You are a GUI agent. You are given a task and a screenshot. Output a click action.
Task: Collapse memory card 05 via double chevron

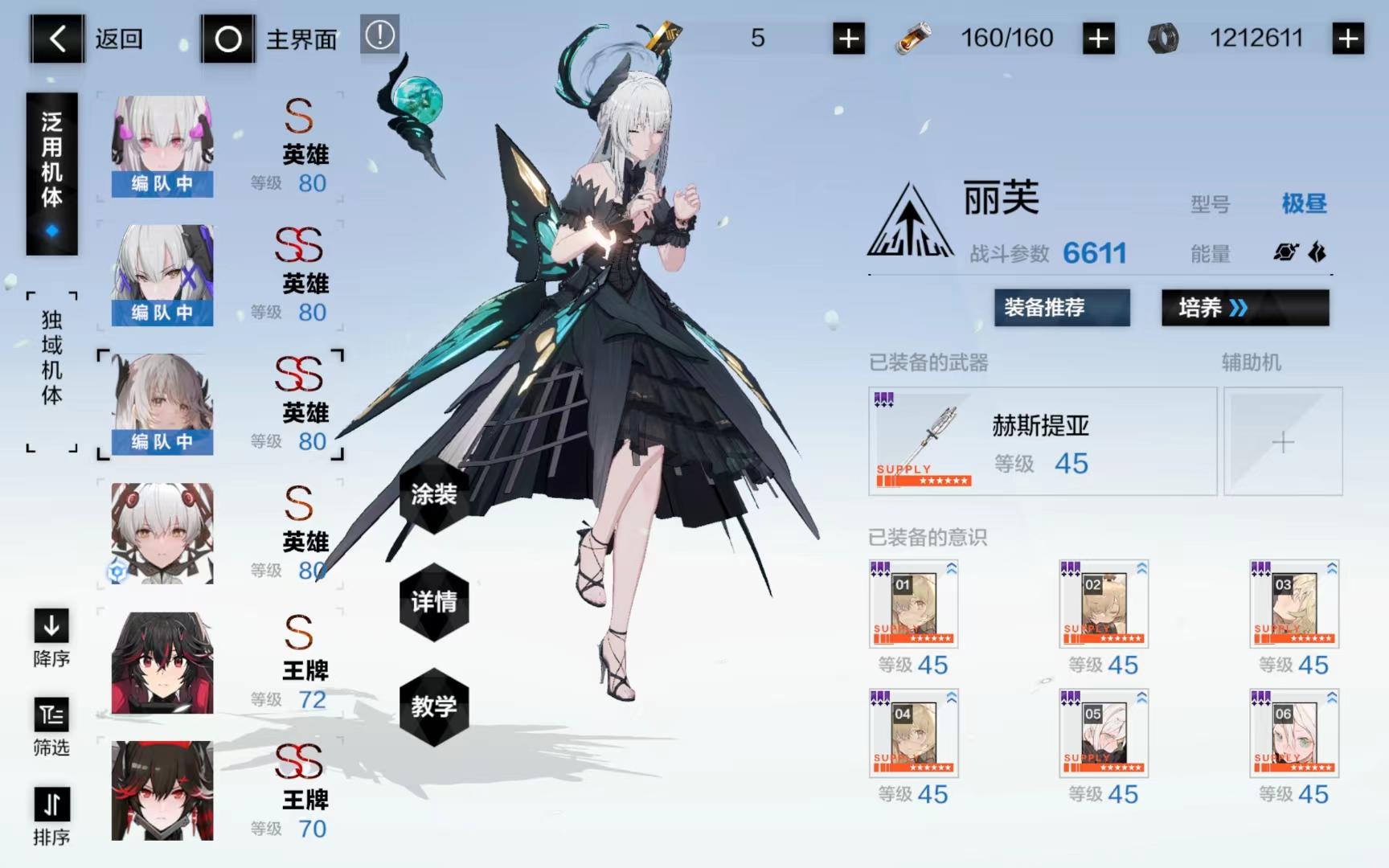pyautogui.click(x=1141, y=698)
